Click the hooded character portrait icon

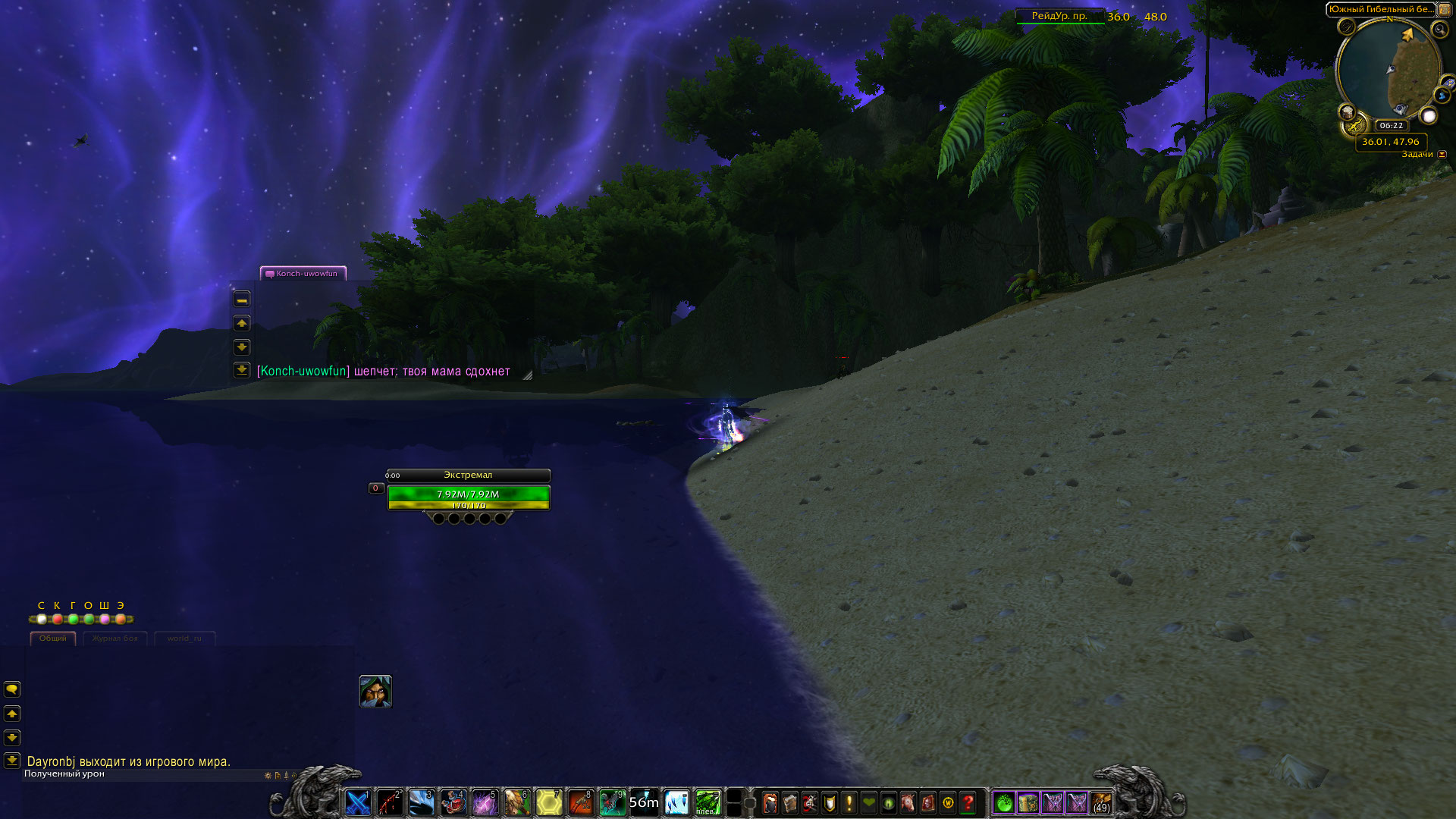coord(375,692)
